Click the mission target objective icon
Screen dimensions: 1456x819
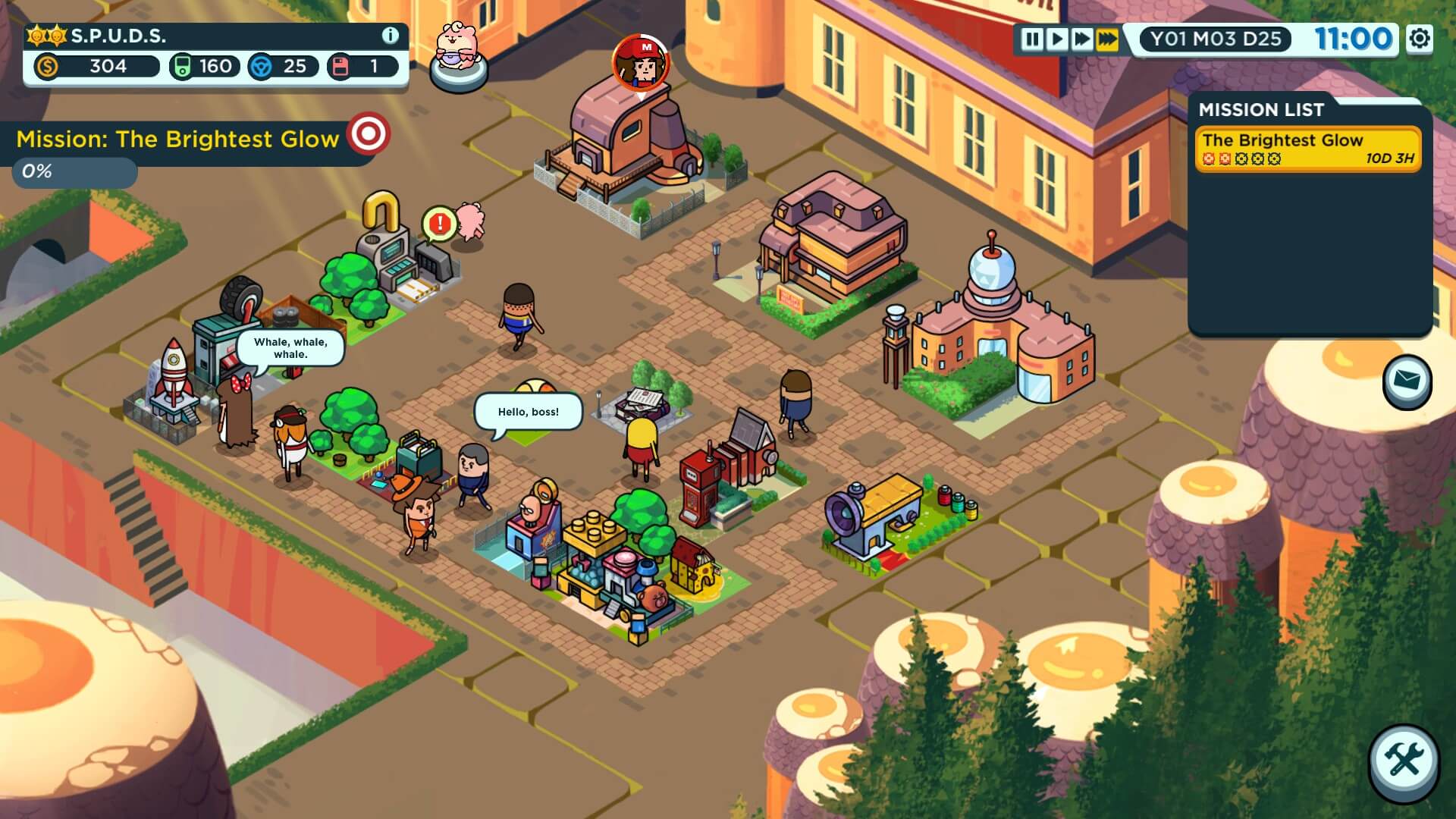point(369,135)
